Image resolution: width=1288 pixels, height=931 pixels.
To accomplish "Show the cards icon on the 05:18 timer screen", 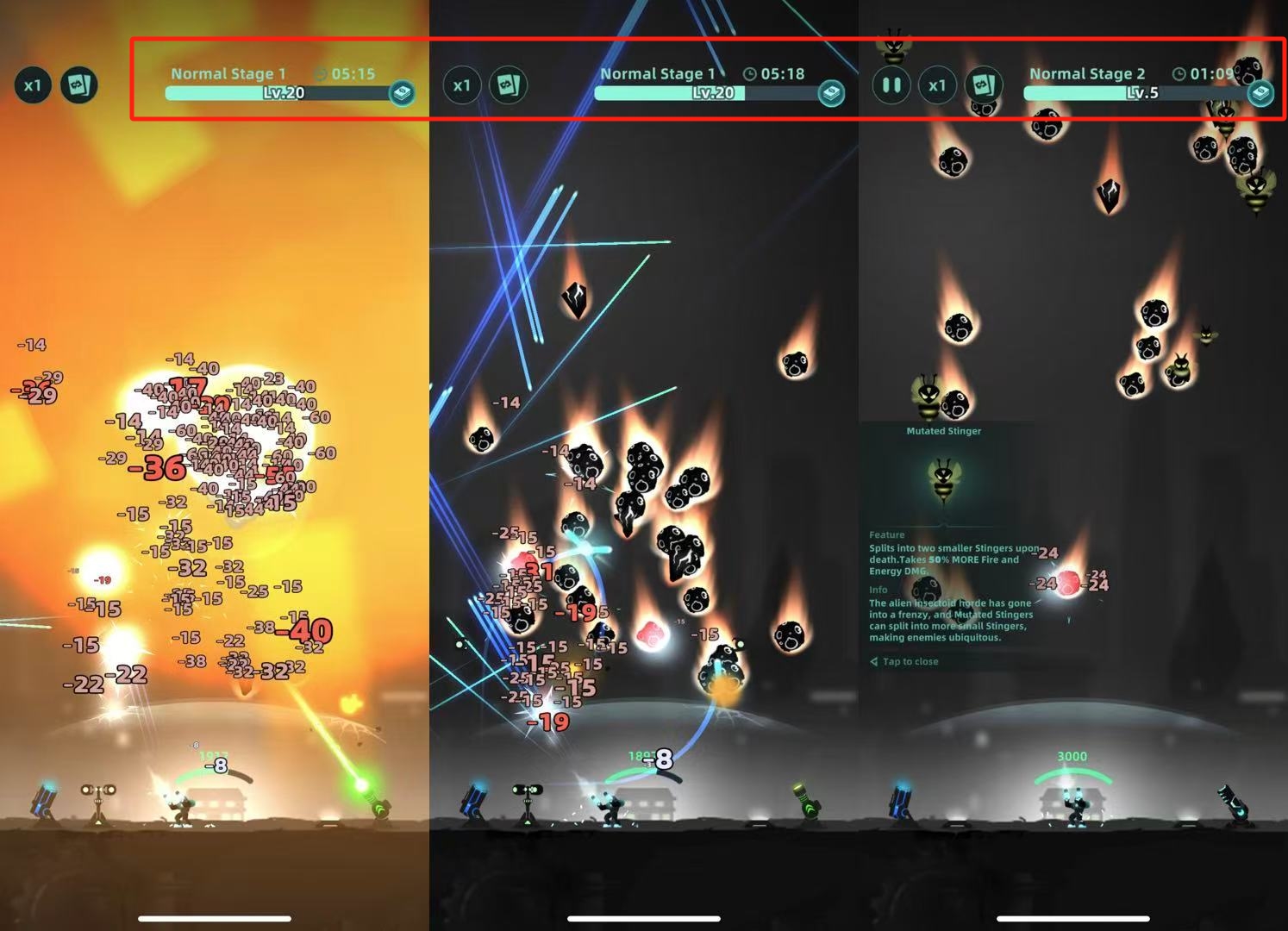I will click(x=508, y=85).
